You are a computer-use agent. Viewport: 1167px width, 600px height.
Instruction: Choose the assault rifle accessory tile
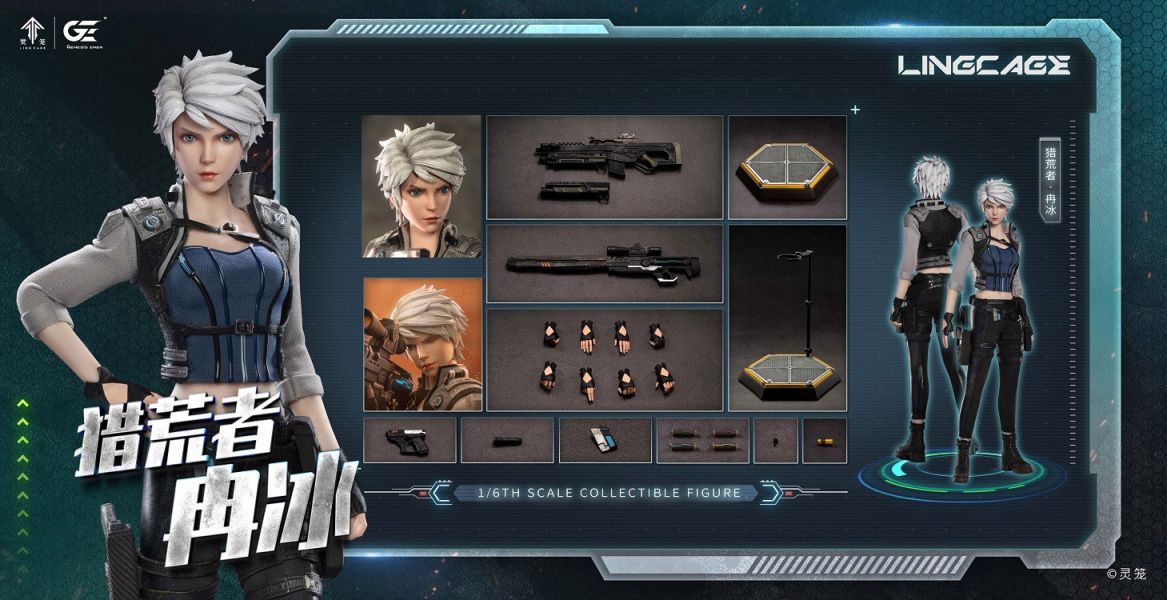pyautogui.click(x=604, y=167)
